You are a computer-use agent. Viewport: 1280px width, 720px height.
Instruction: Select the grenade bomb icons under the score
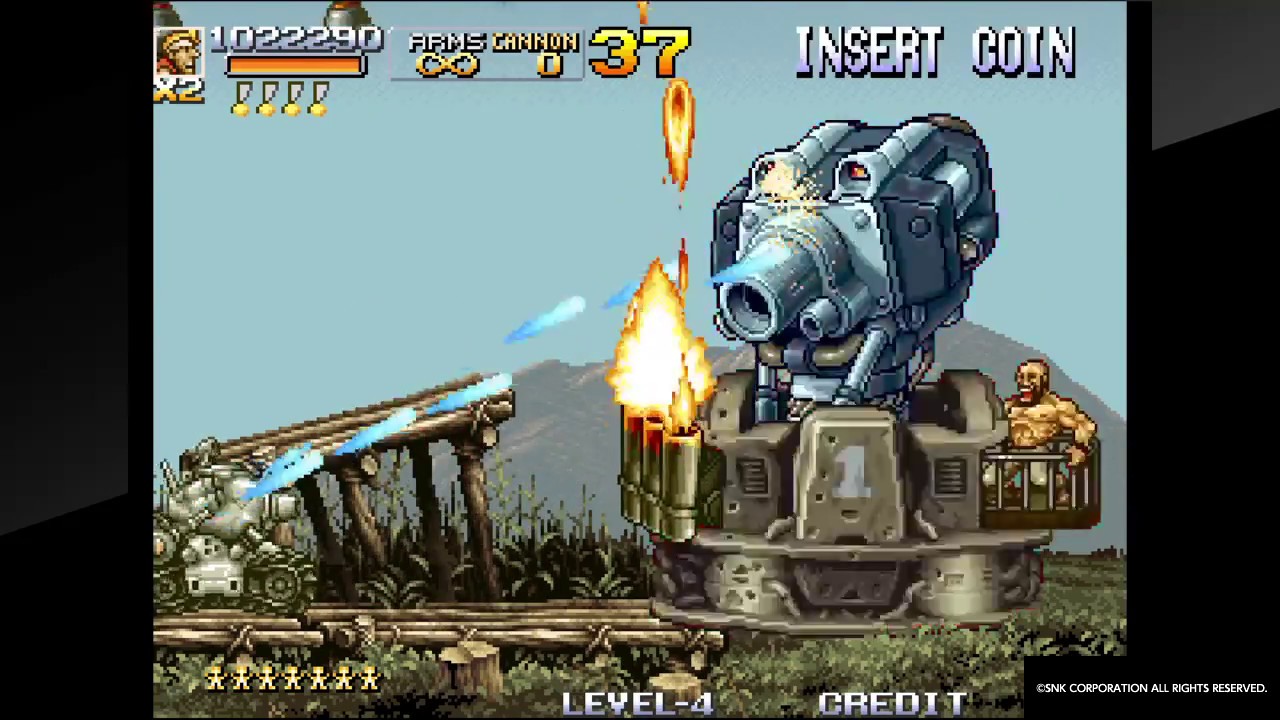click(280, 97)
